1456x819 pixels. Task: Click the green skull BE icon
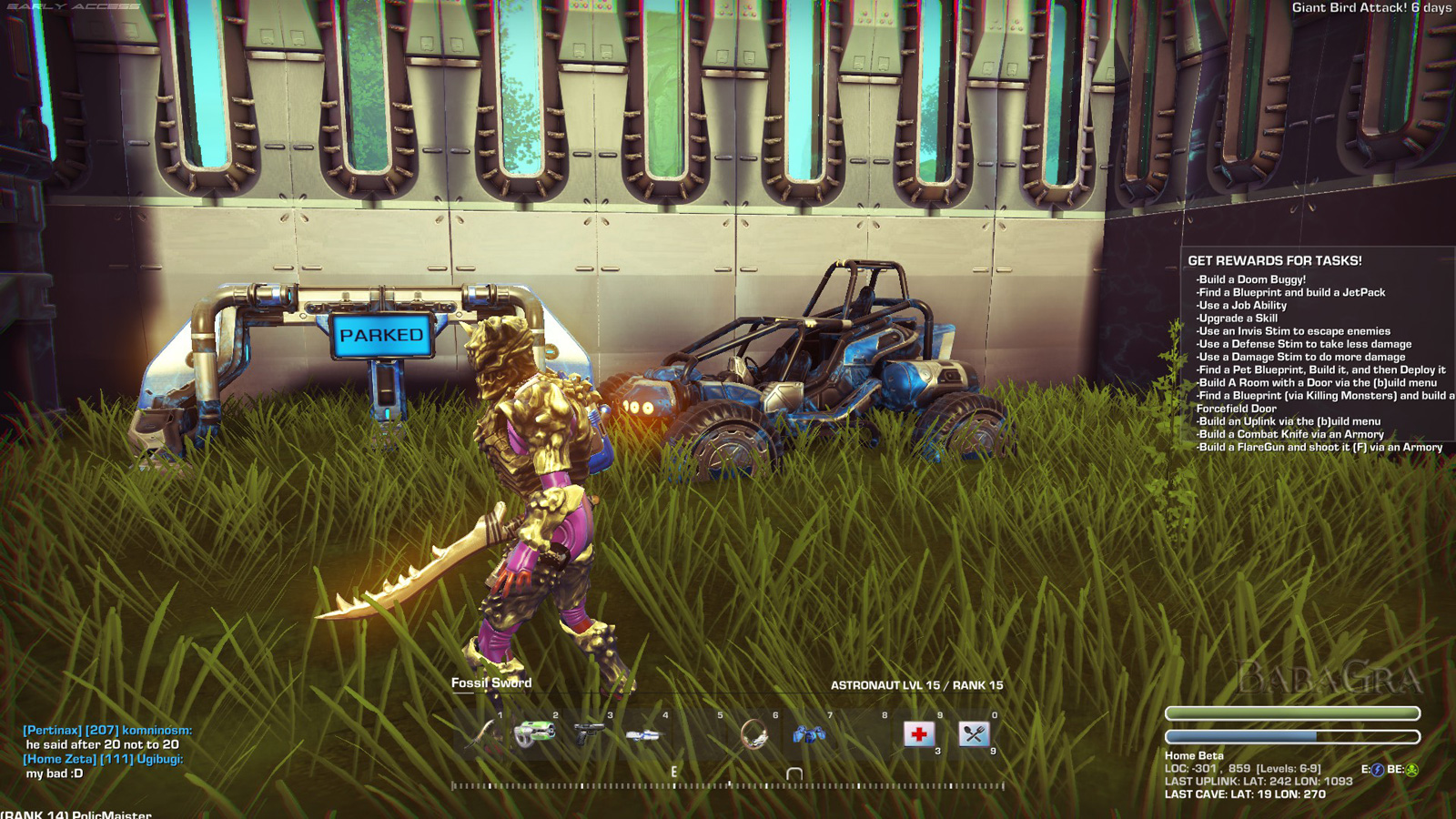tap(1412, 770)
